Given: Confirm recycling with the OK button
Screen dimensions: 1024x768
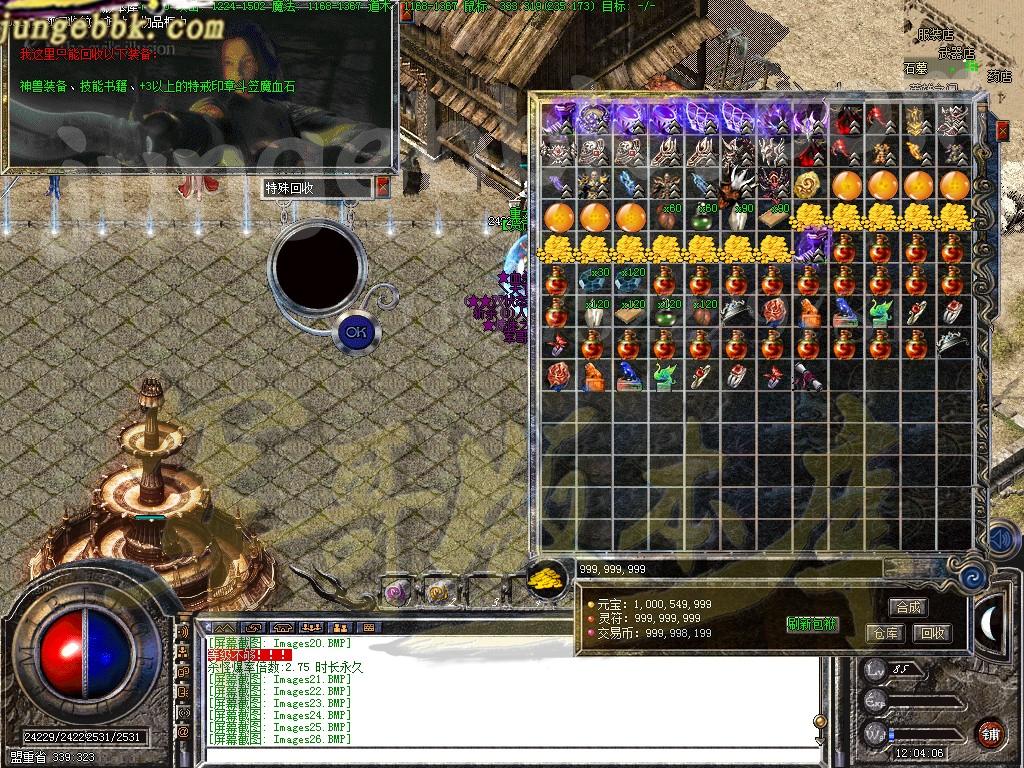Looking at the screenshot, I should pos(355,331).
